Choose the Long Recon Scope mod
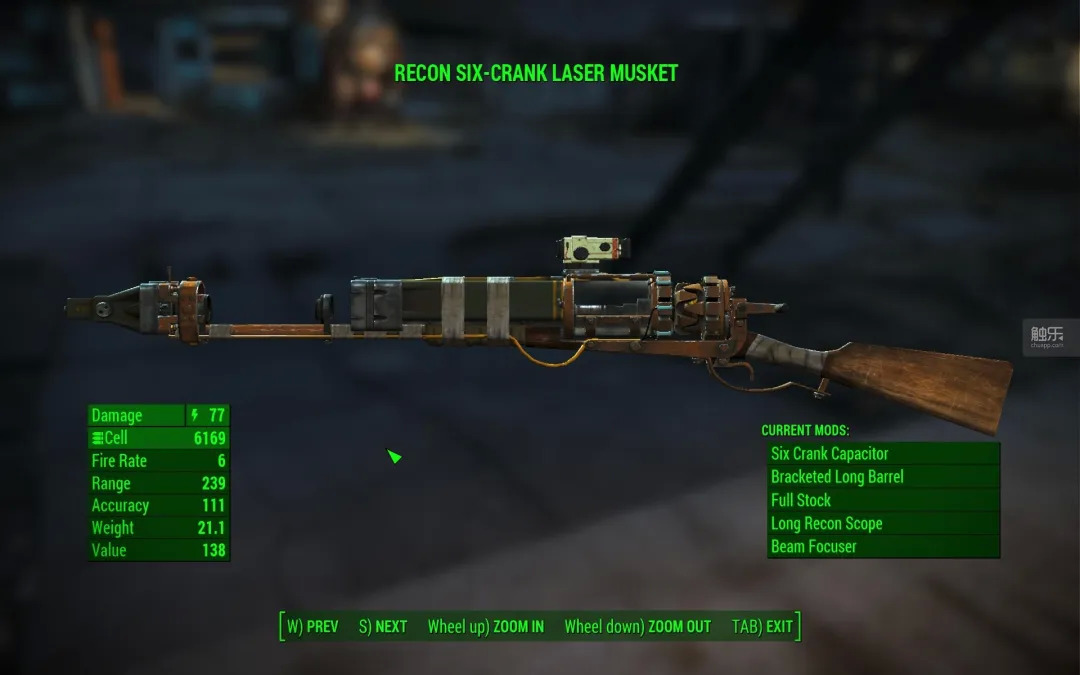 tap(883, 523)
